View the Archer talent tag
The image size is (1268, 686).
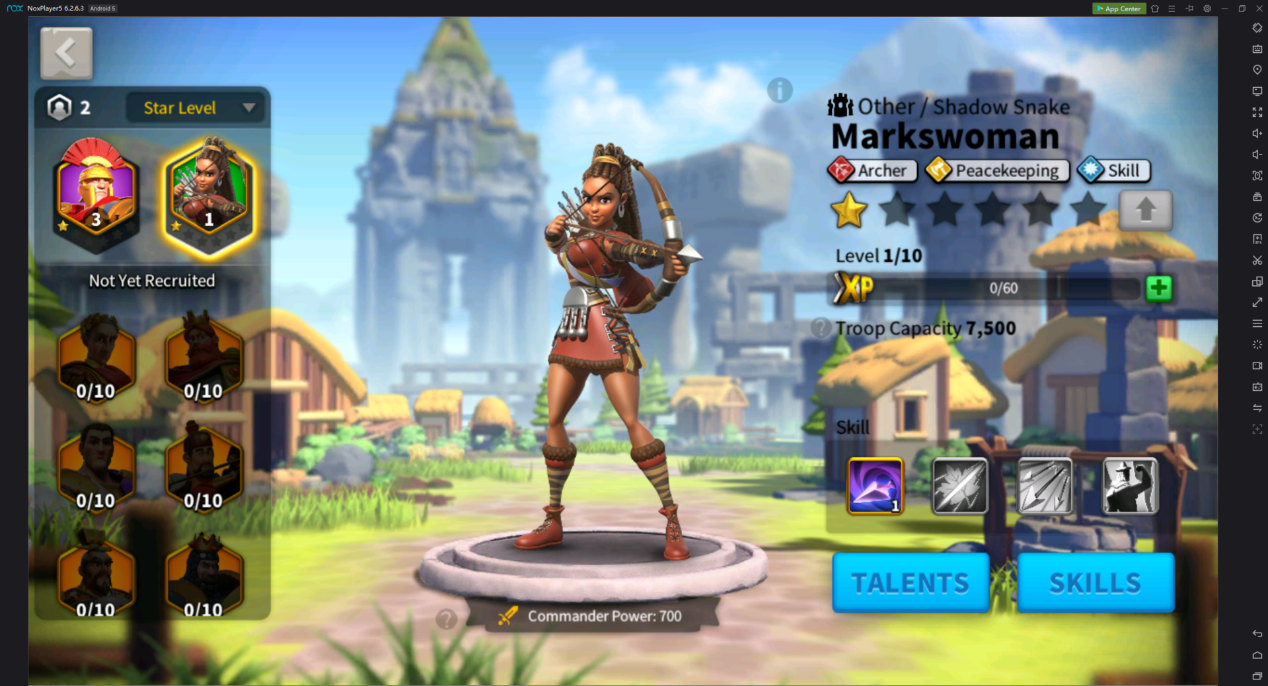coord(868,171)
